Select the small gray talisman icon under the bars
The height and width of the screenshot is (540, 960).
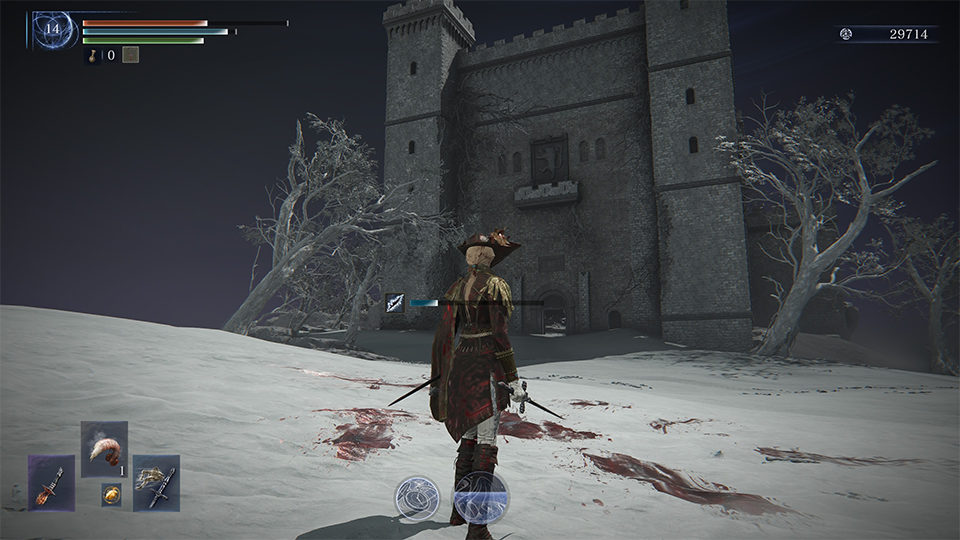130,55
